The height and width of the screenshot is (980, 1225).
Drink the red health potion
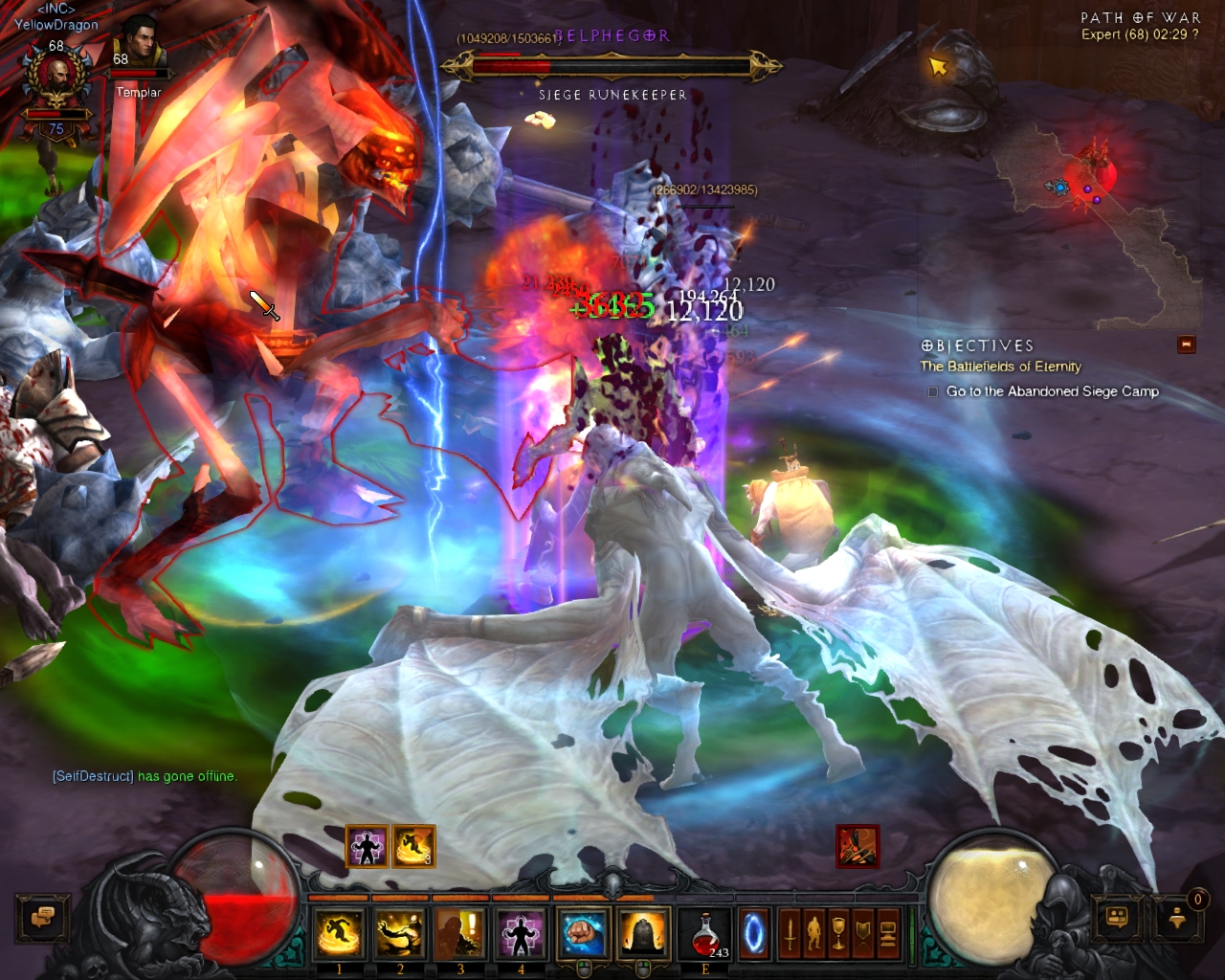(706, 933)
